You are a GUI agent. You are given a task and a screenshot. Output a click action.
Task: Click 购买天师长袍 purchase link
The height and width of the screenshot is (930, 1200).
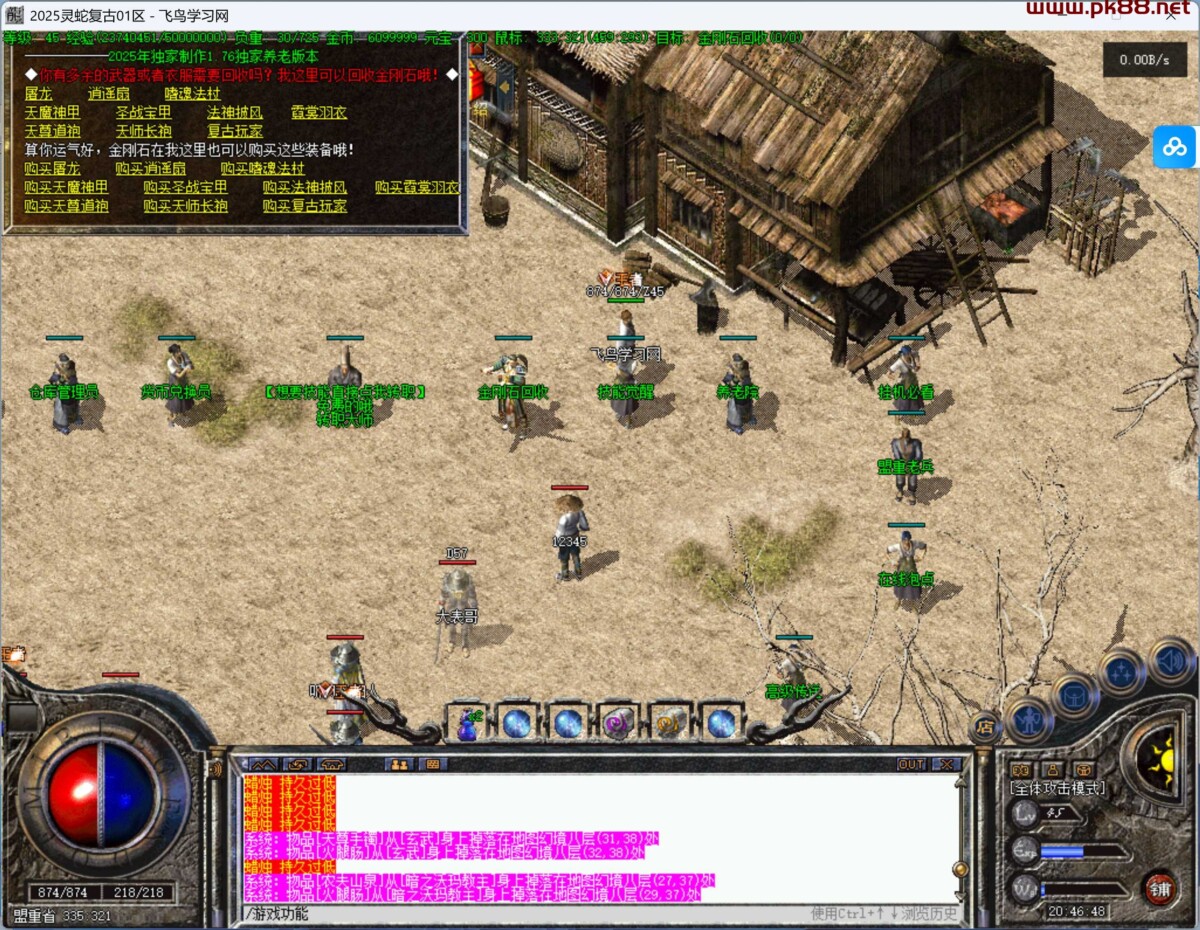click(185, 206)
